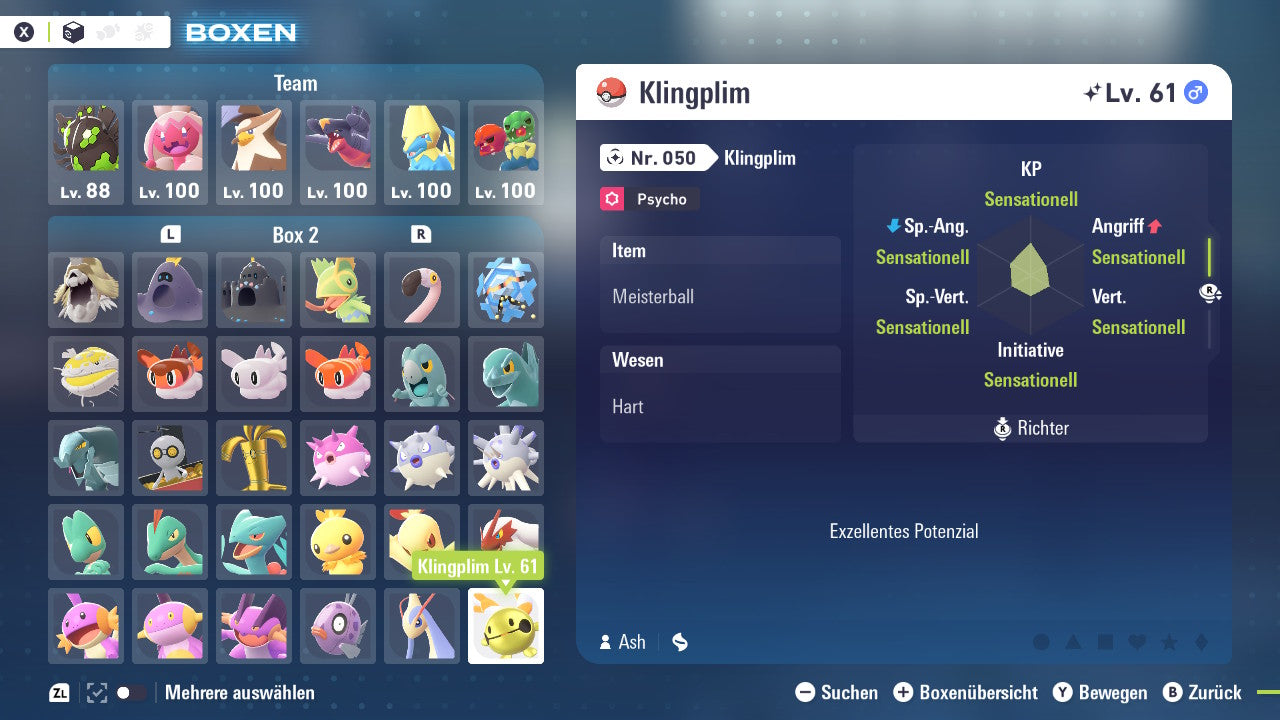Screen dimensions: 1280x720
Task: Click the L button to switch boxes
Action: tap(170, 235)
